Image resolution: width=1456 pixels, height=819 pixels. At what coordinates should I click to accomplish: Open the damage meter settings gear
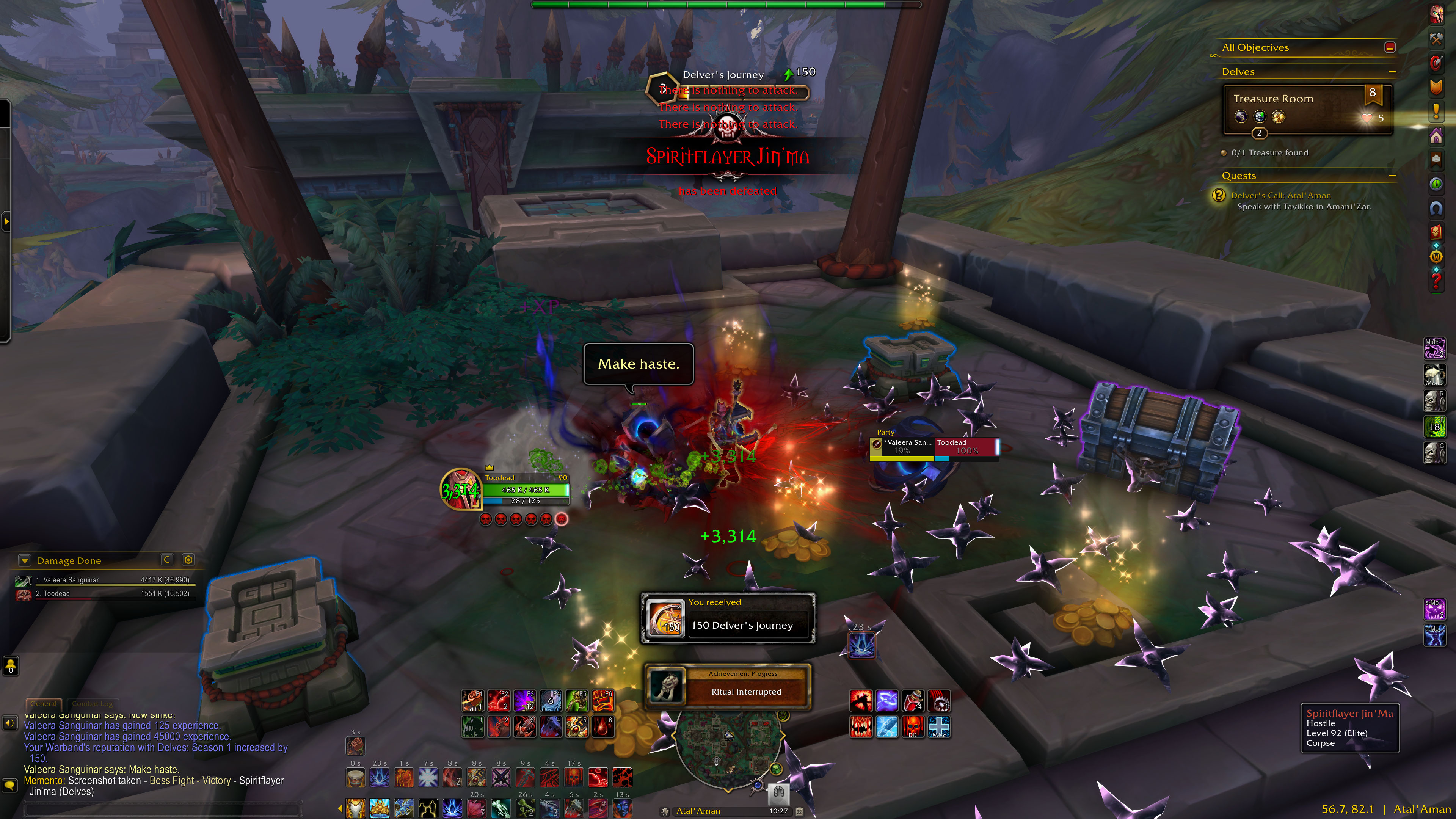[188, 560]
